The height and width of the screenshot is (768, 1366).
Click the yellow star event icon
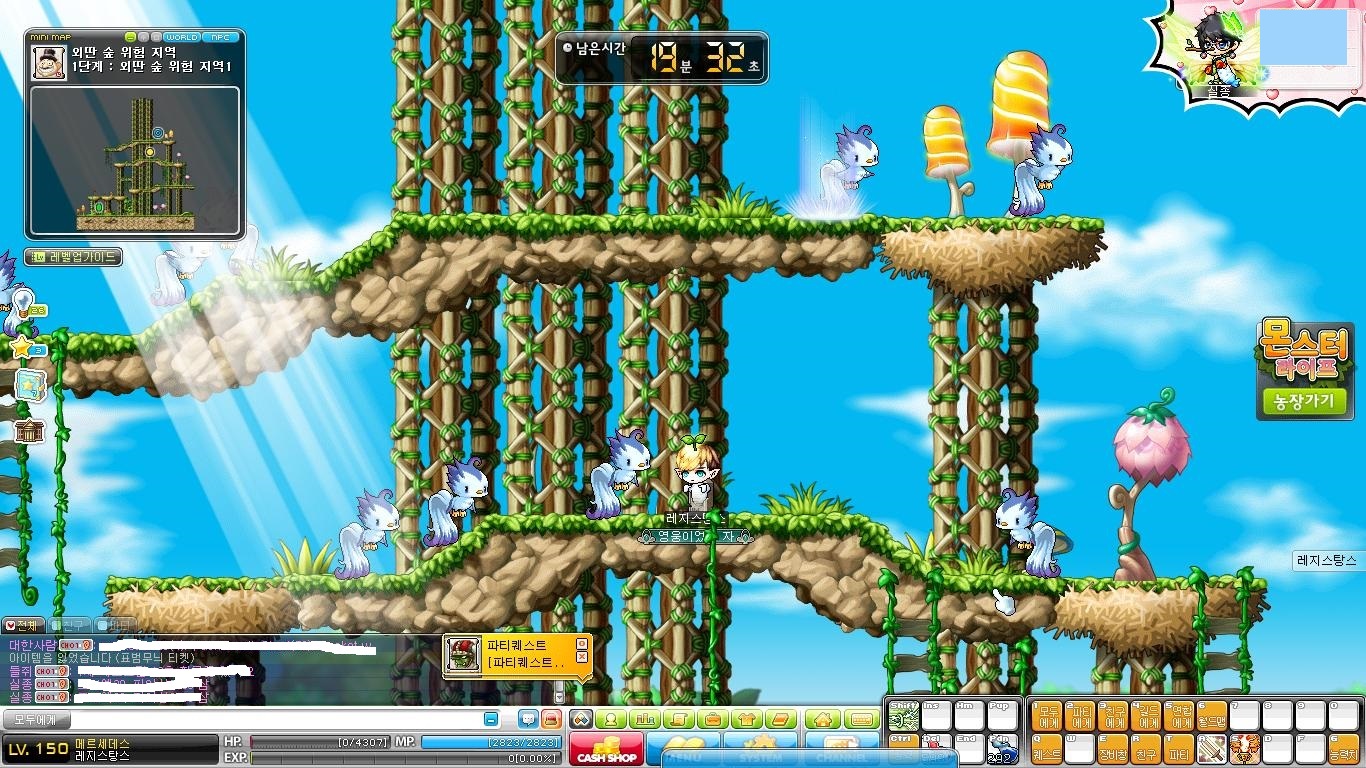[x=22, y=347]
